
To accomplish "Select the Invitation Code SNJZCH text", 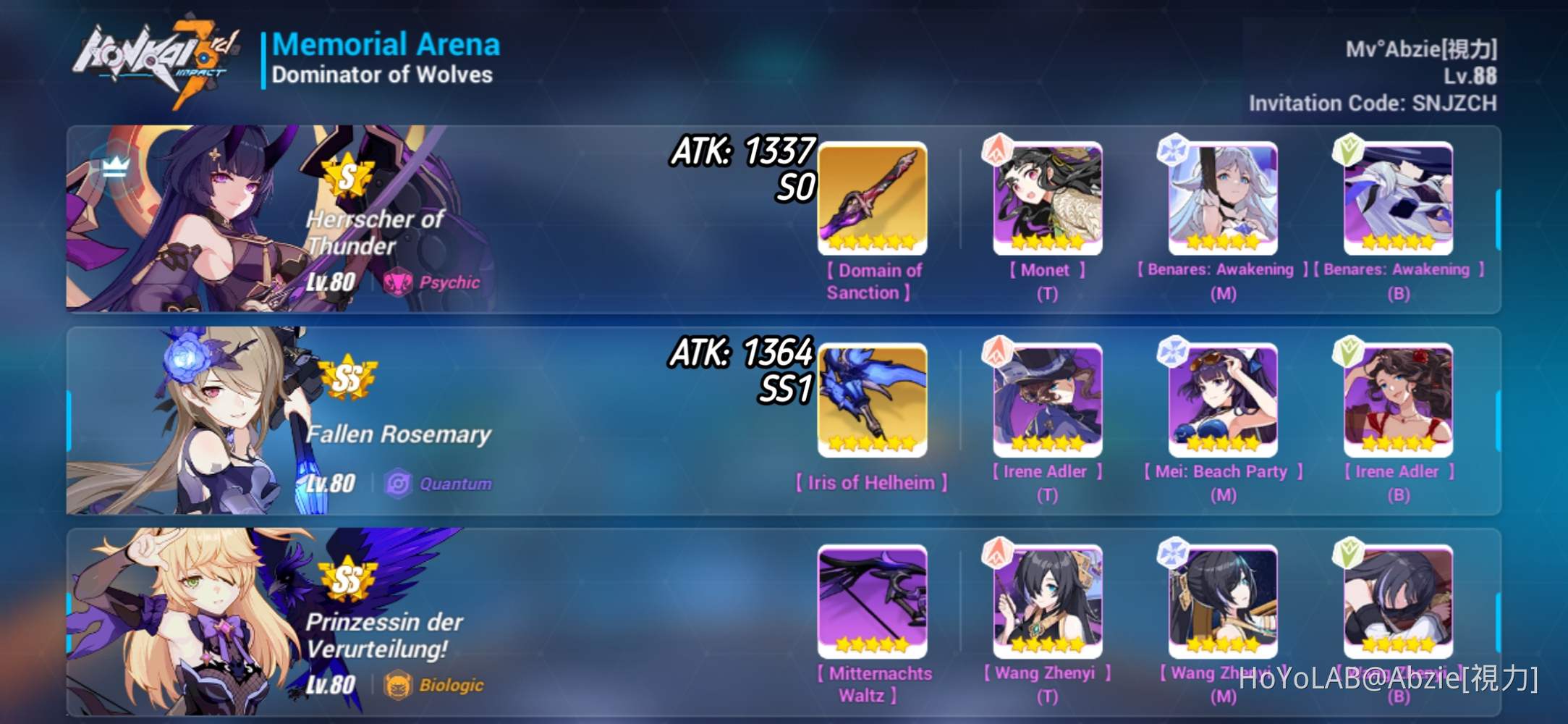I will pyautogui.click(x=1371, y=104).
